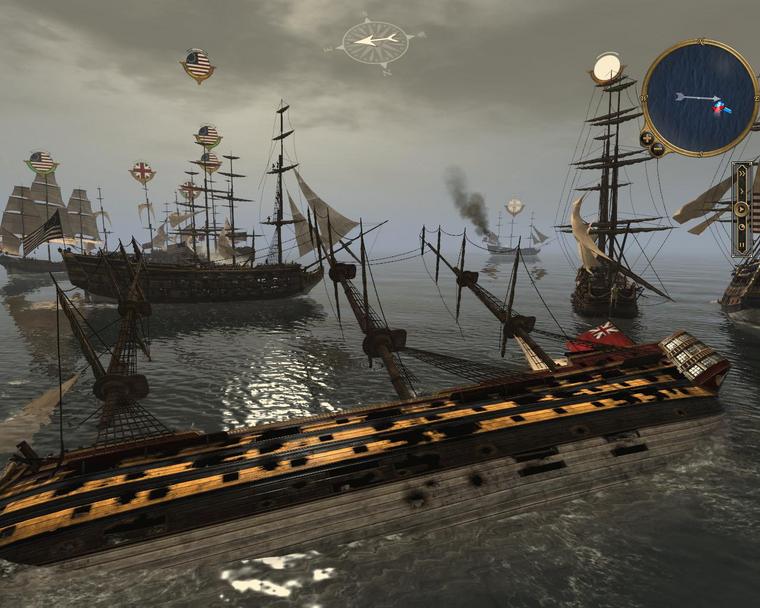Select the Union Jack ship marker
The image size is (760, 608).
(142, 172)
